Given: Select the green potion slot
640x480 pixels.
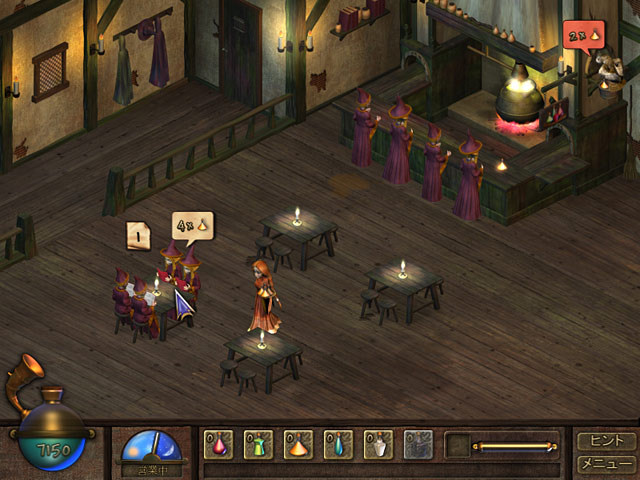Looking at the screenshot, I should pyautogui.click(x=259, y=444).
